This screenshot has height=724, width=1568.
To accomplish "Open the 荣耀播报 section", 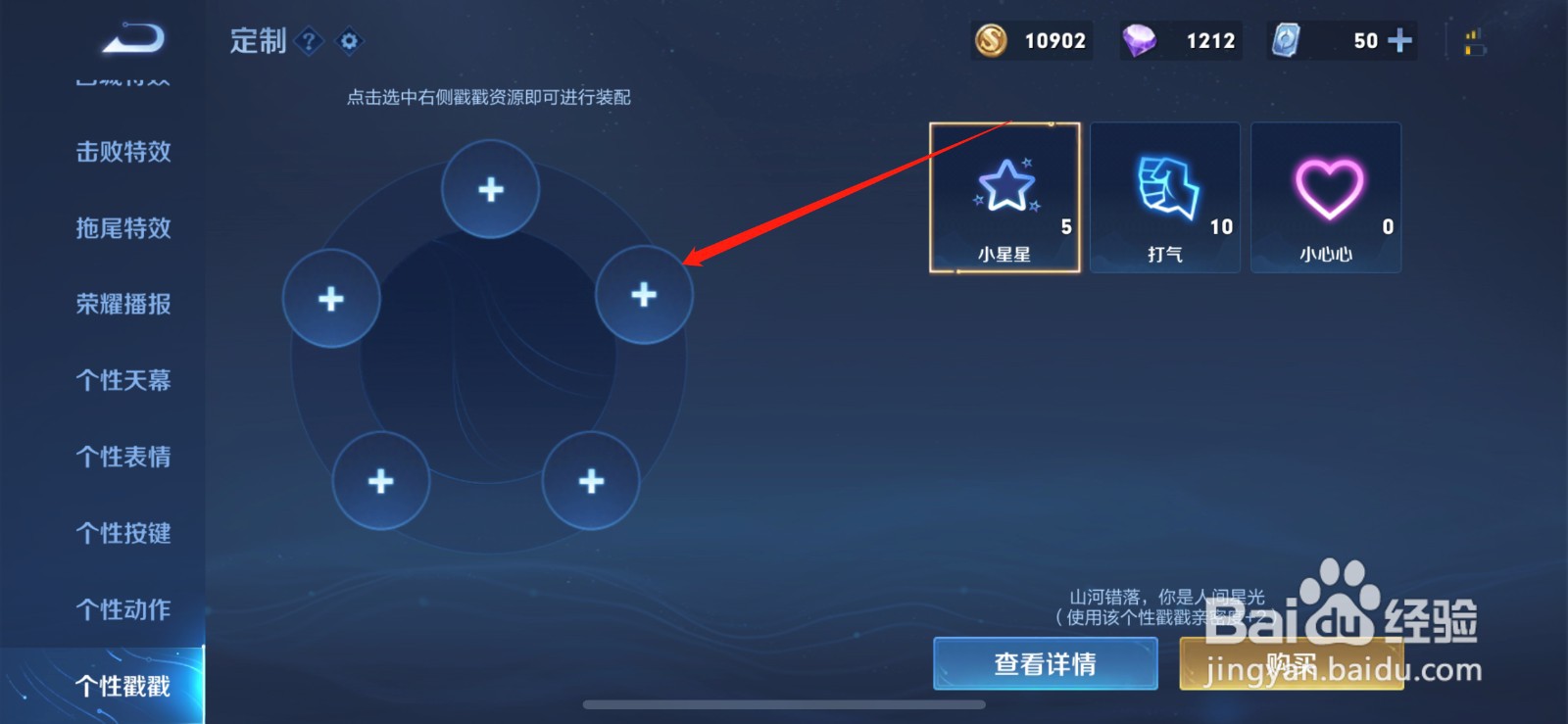I will coord(122,305).
